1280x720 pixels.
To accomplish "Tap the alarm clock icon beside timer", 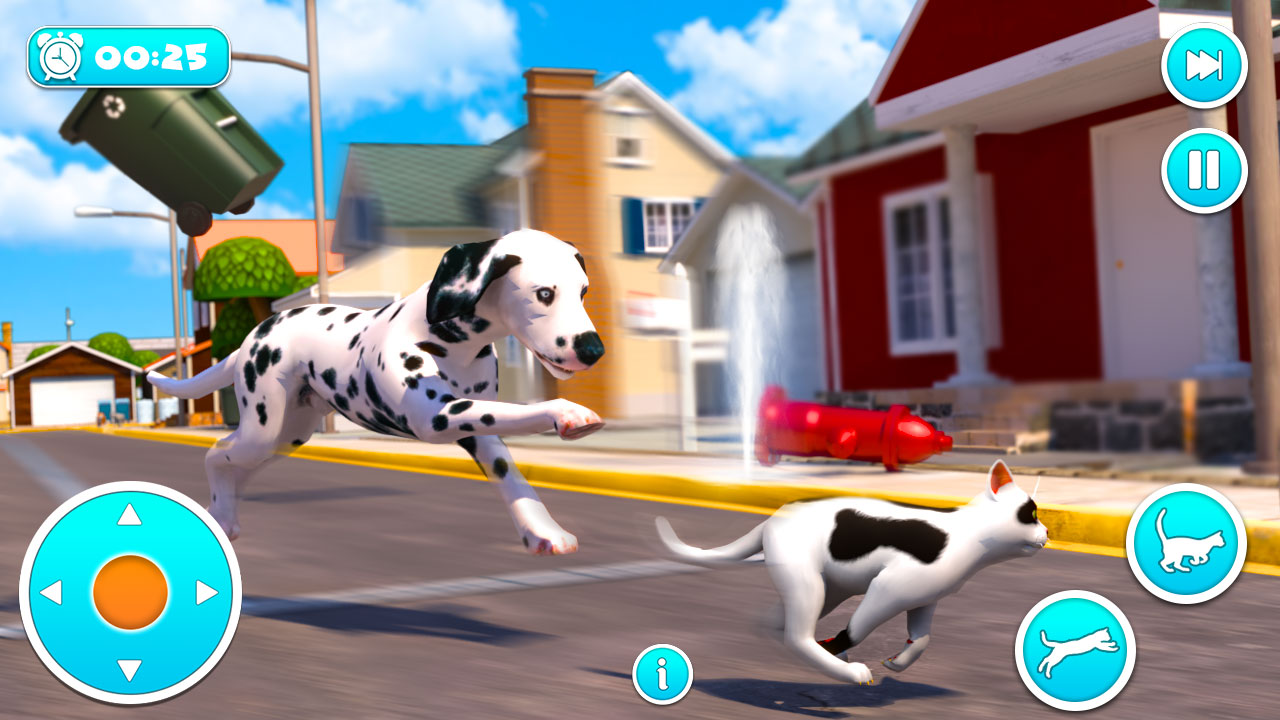I will point(58,54).
